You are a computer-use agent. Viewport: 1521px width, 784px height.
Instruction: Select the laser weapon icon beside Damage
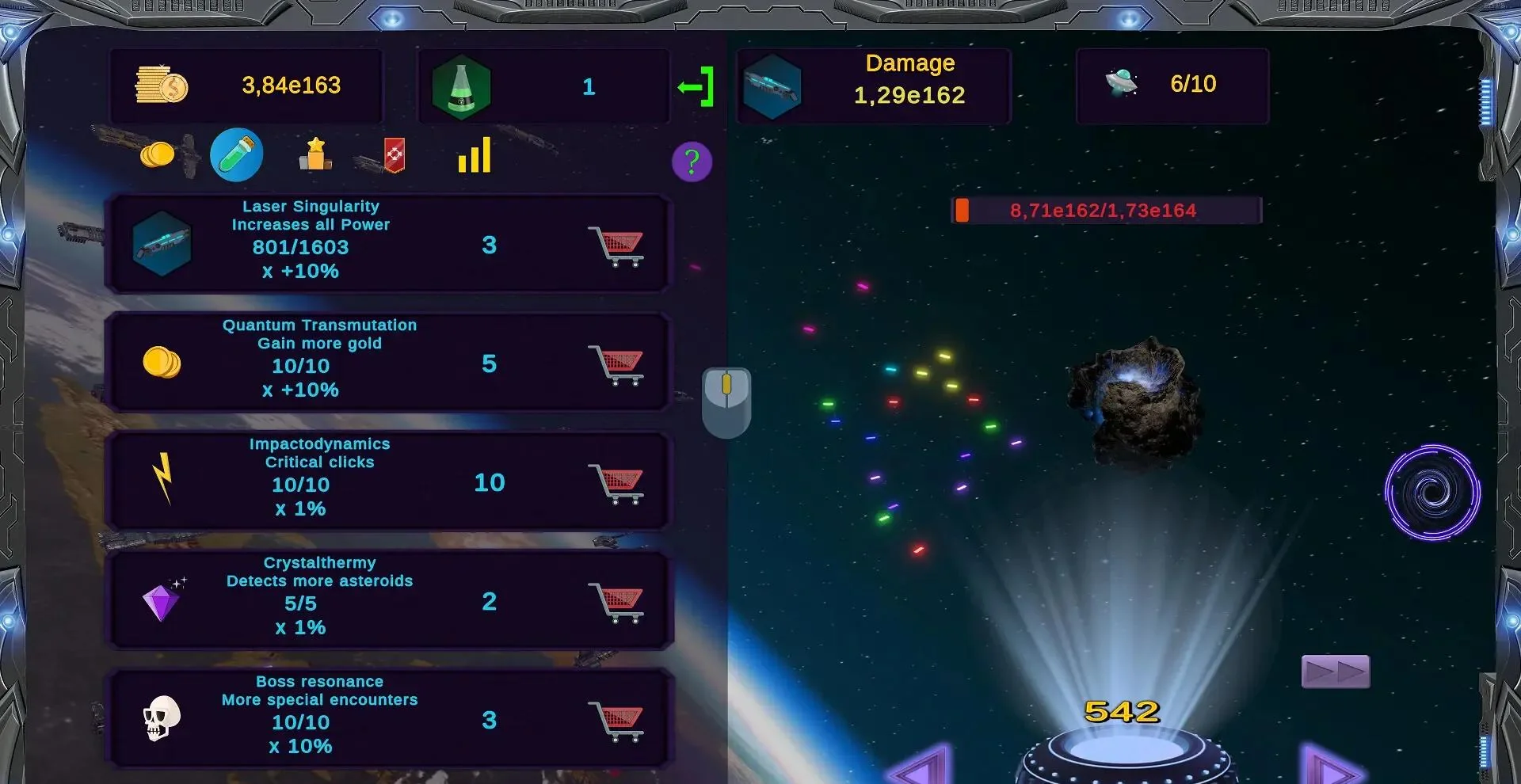coord(772,87)
